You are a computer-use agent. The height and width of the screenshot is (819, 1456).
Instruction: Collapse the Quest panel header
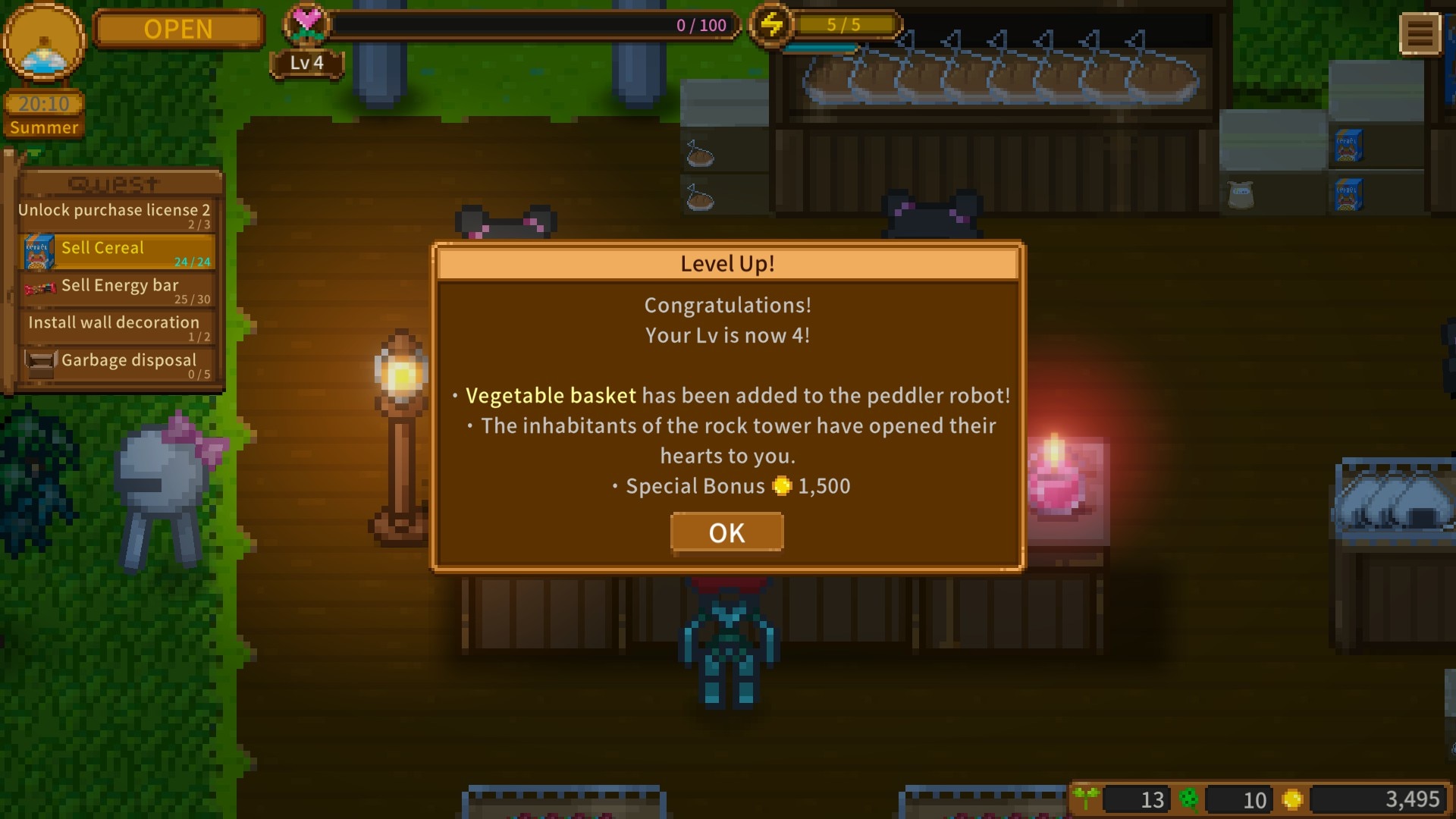[115, 184]
